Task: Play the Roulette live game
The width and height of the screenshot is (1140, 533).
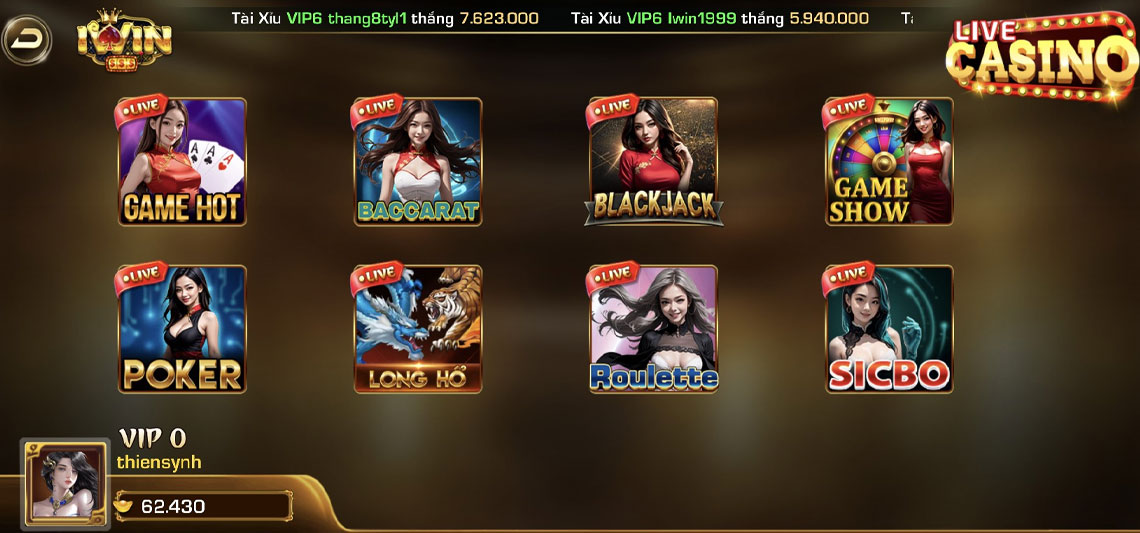Action: (x=653, y=329)
